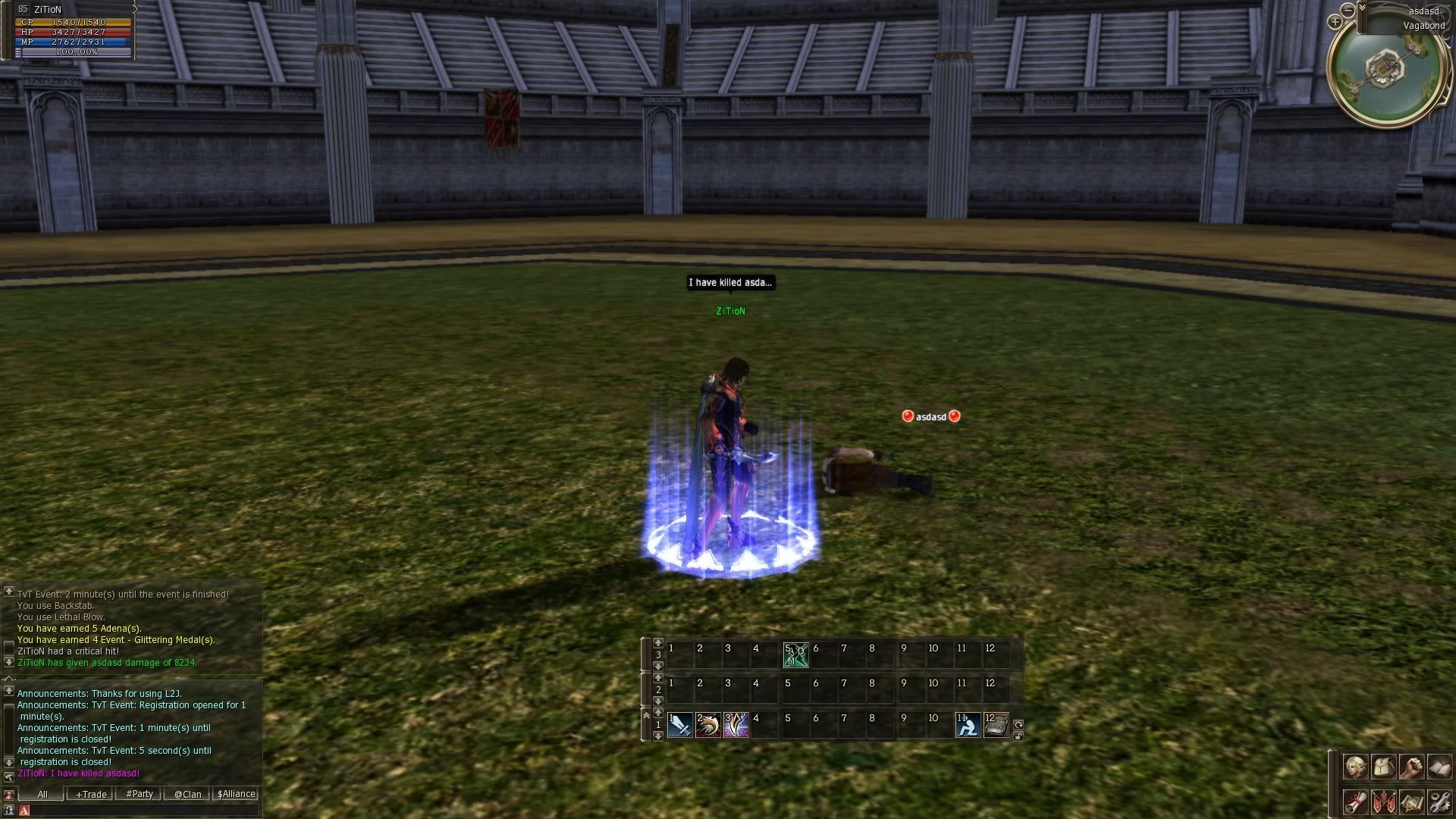Click the hotbar rotate arrow button
The width and height of the screenshot is (1456, 819).
coord(1018,724)
